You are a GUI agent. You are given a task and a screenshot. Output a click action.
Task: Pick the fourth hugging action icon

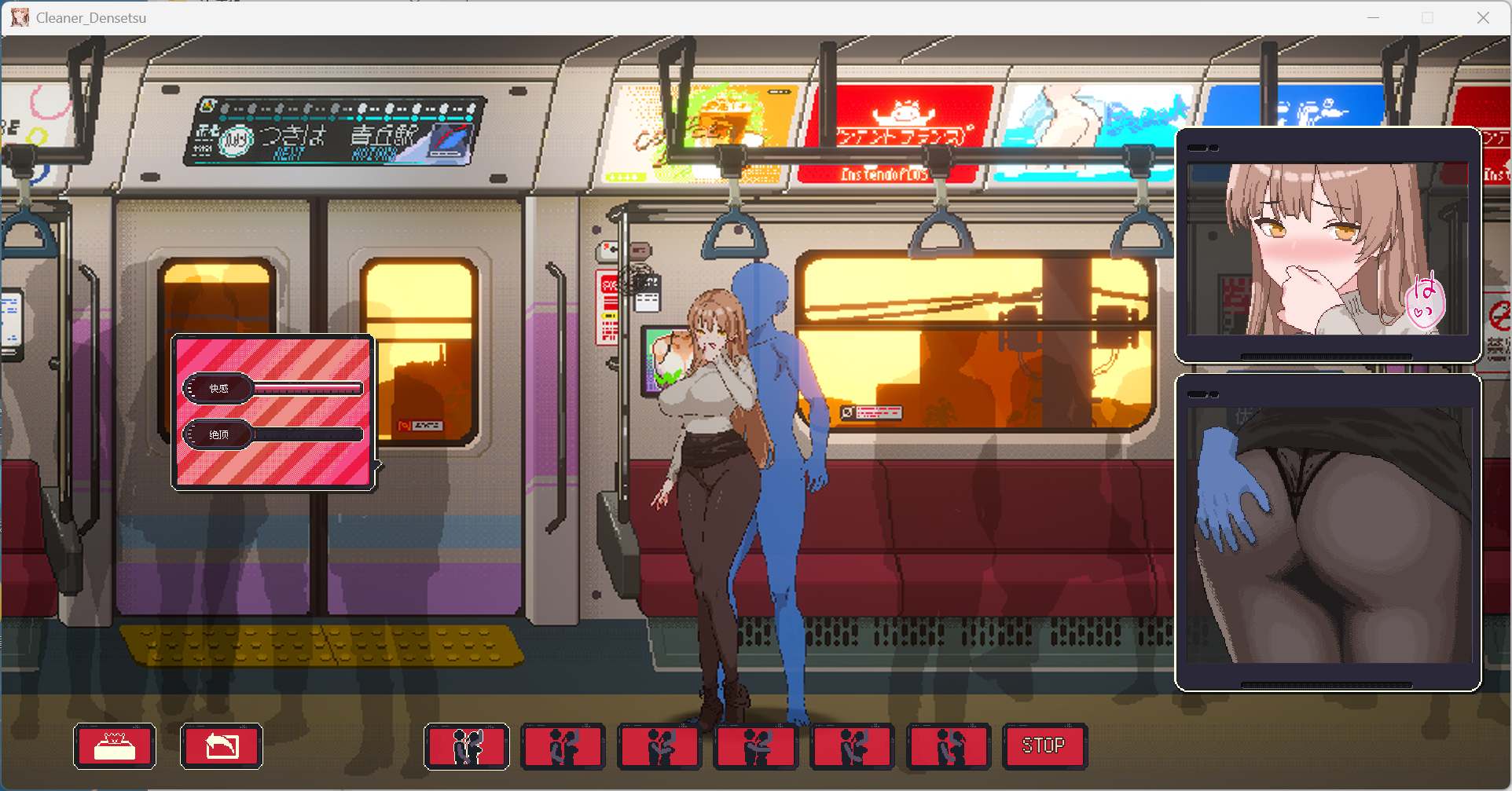click(x=756, y=746)
